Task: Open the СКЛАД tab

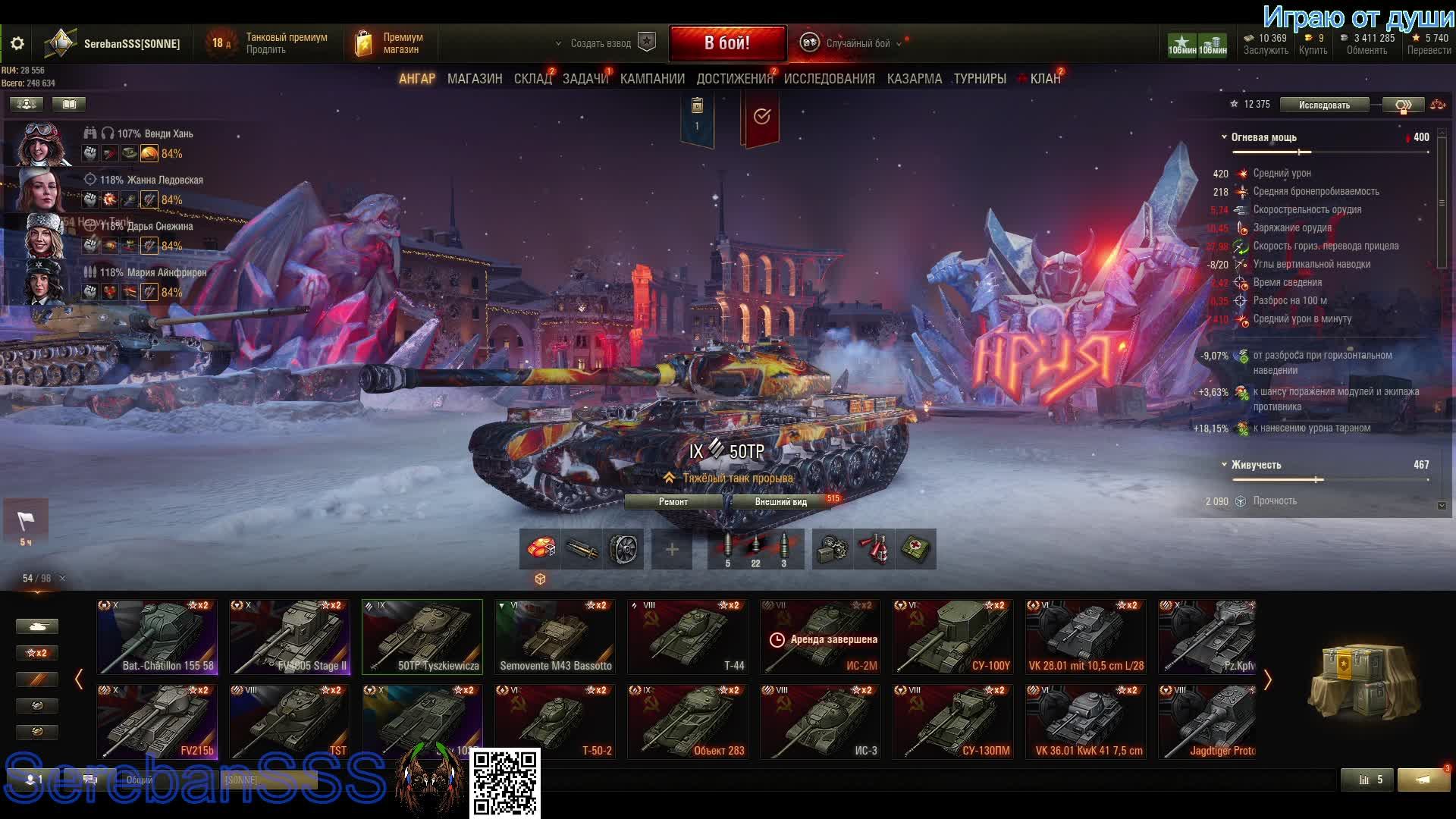Action: pos(532,79)
